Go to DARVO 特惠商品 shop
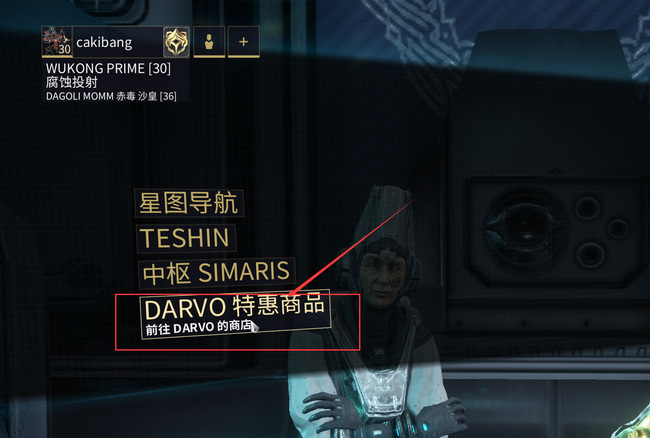The image size is (650, 438). 234,307
